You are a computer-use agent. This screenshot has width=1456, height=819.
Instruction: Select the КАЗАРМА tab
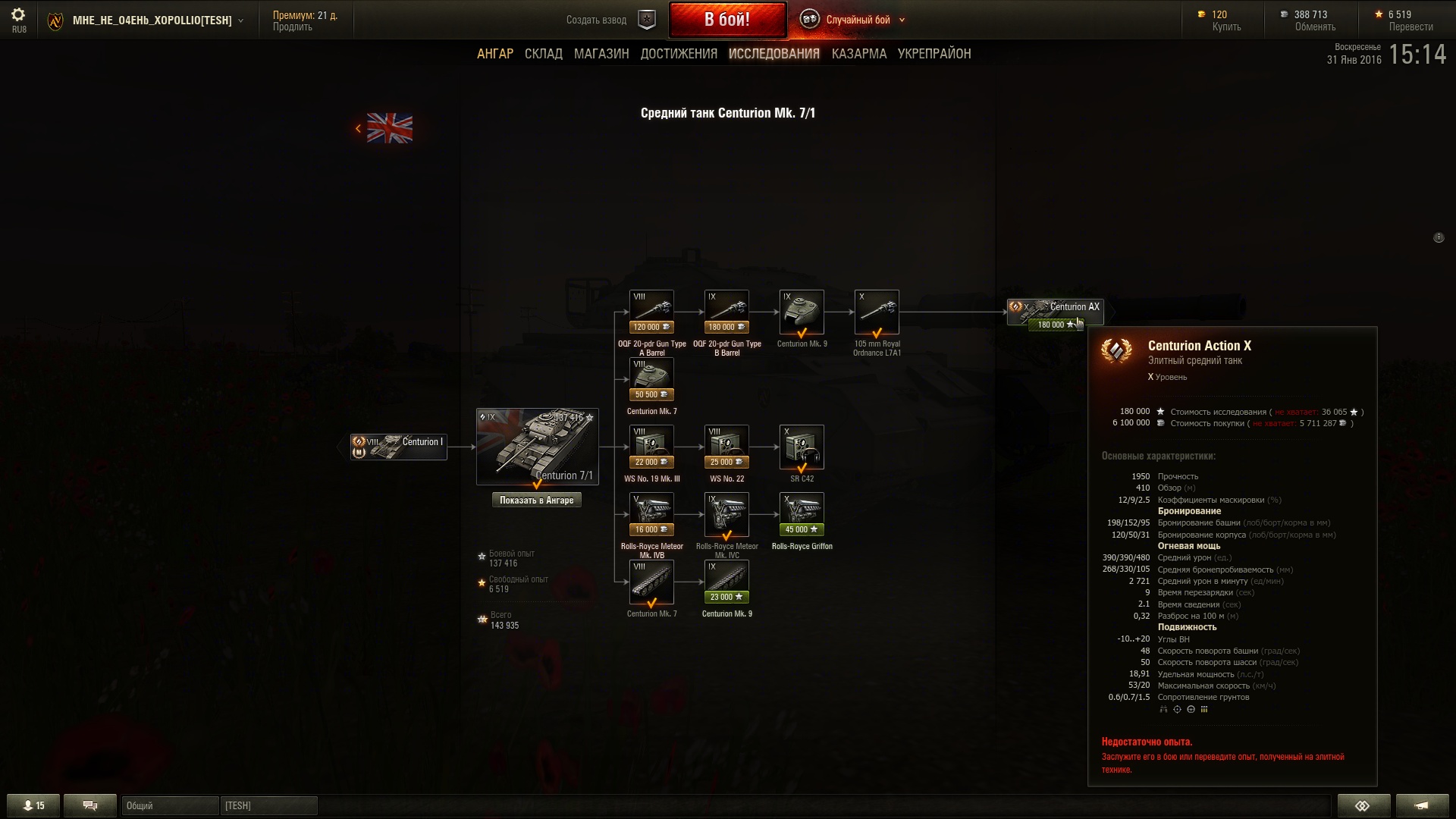click(x=858, y=54)
